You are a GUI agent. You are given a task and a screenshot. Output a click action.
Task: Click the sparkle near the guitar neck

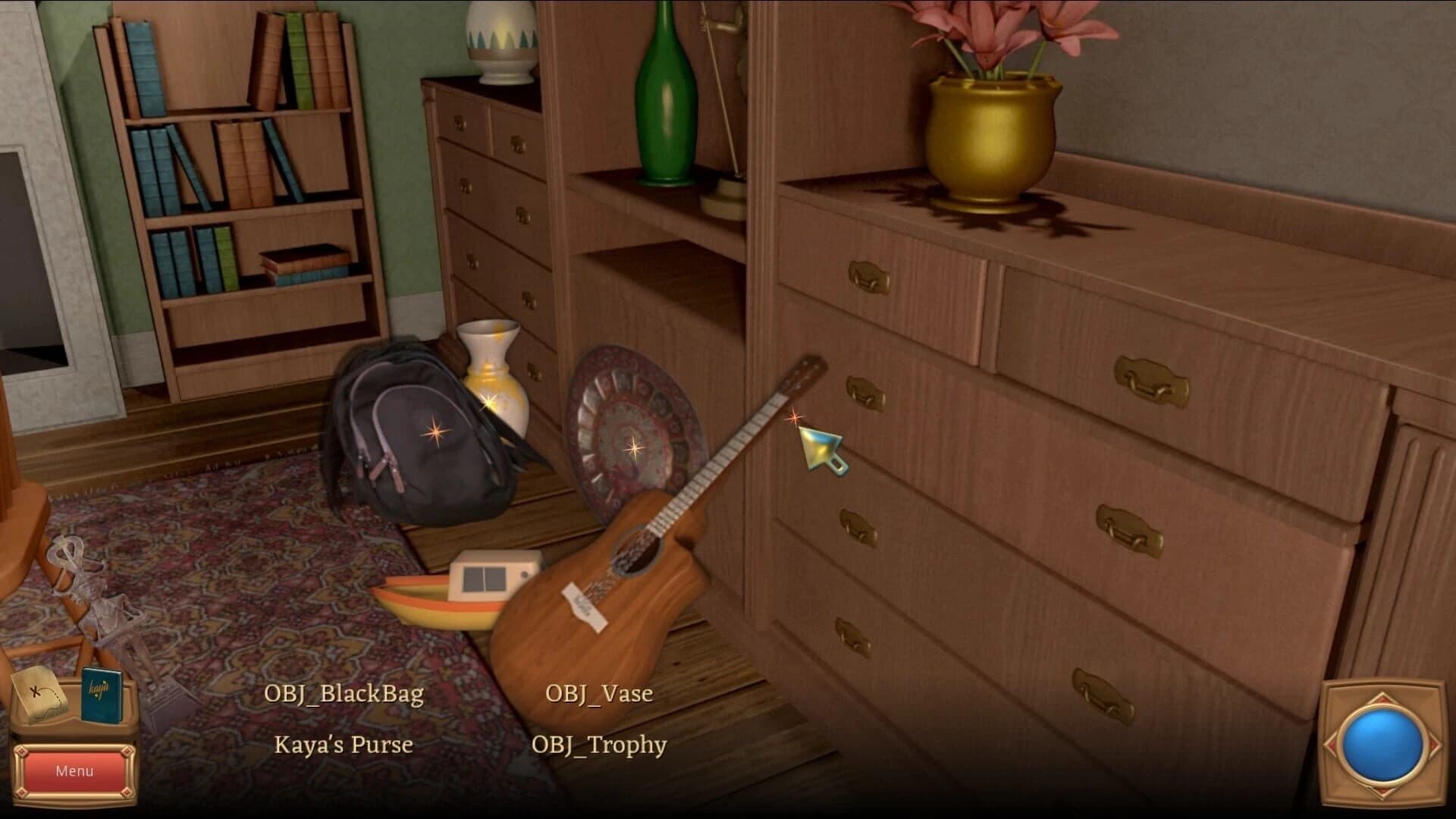coord(795,416)
